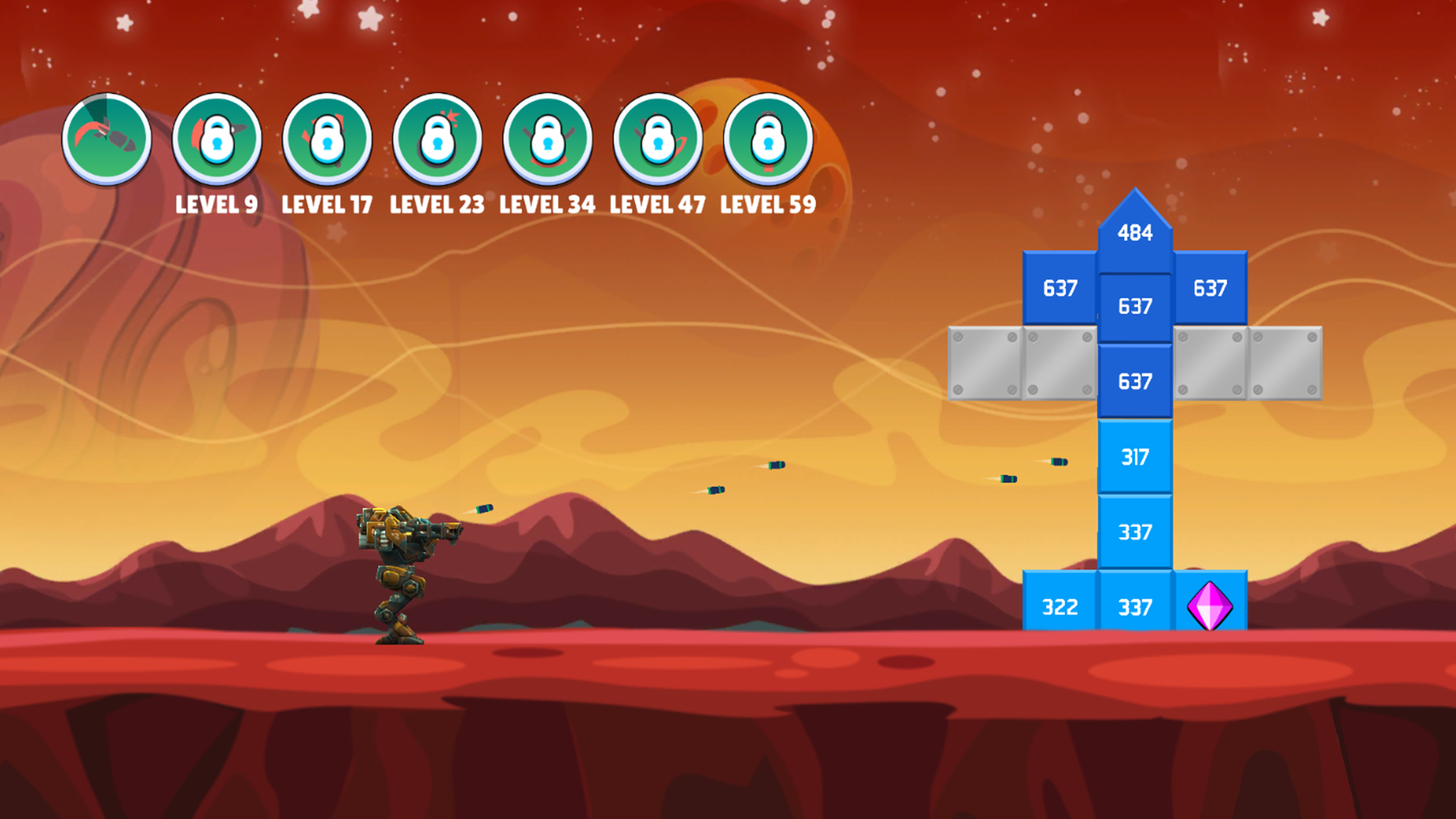Click the 337 block above the gem row
Image resolution: width=1456 pixels, height=819 pixels.
pyautogui.click(x=1134, y=532)
